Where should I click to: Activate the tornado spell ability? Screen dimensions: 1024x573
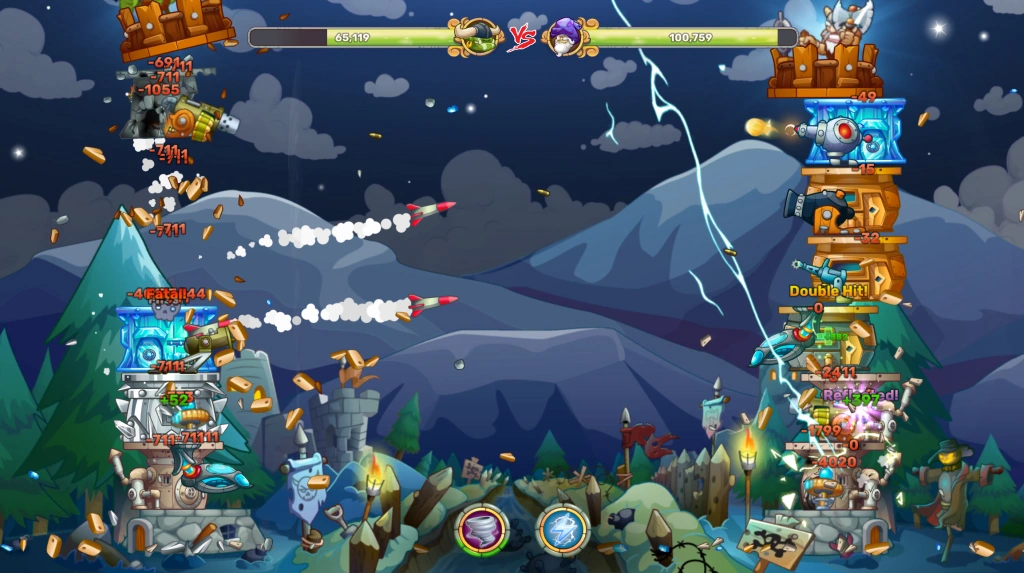point(482,529)
